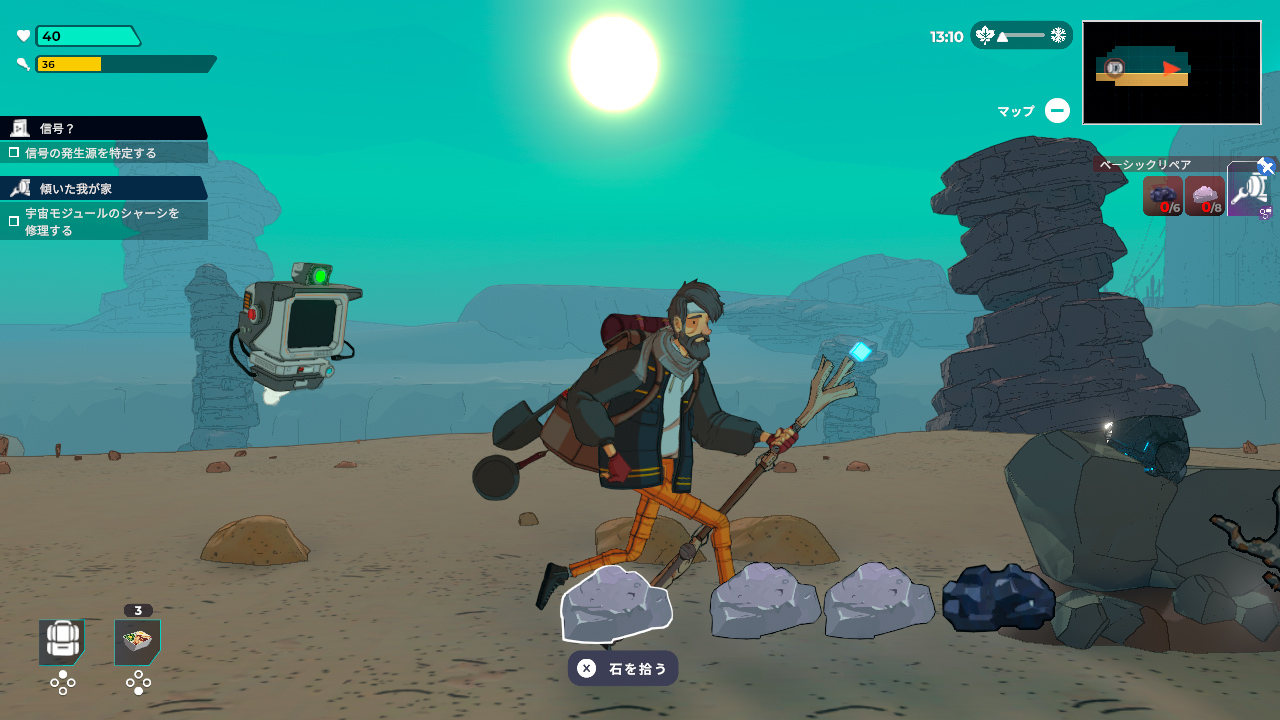Select the pale stone 0/8 requirement slot
This screenshot has width=1280, height=720.
[1205, 196]
